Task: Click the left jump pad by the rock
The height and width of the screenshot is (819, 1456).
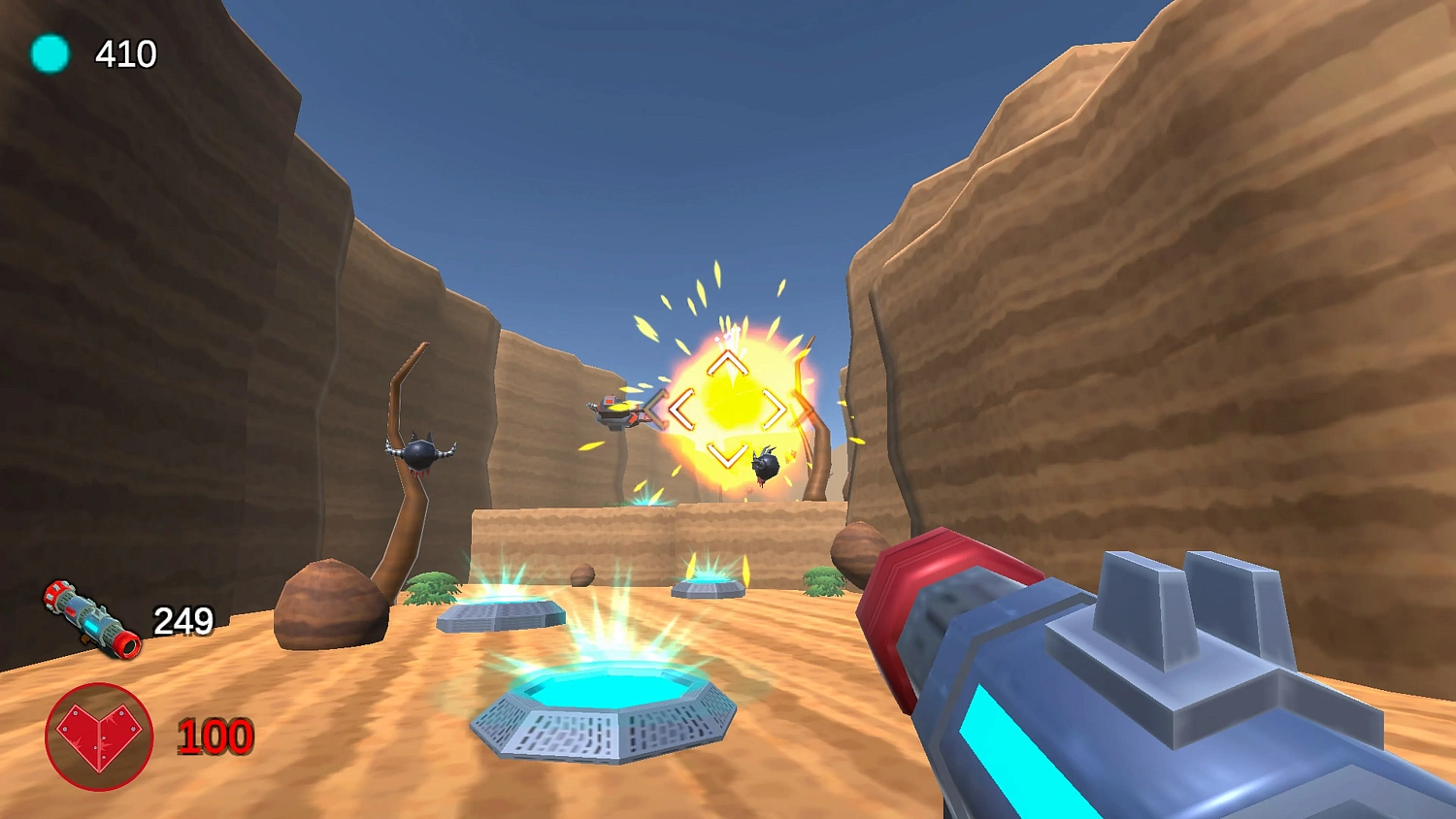Action: [x=500, y=611]
